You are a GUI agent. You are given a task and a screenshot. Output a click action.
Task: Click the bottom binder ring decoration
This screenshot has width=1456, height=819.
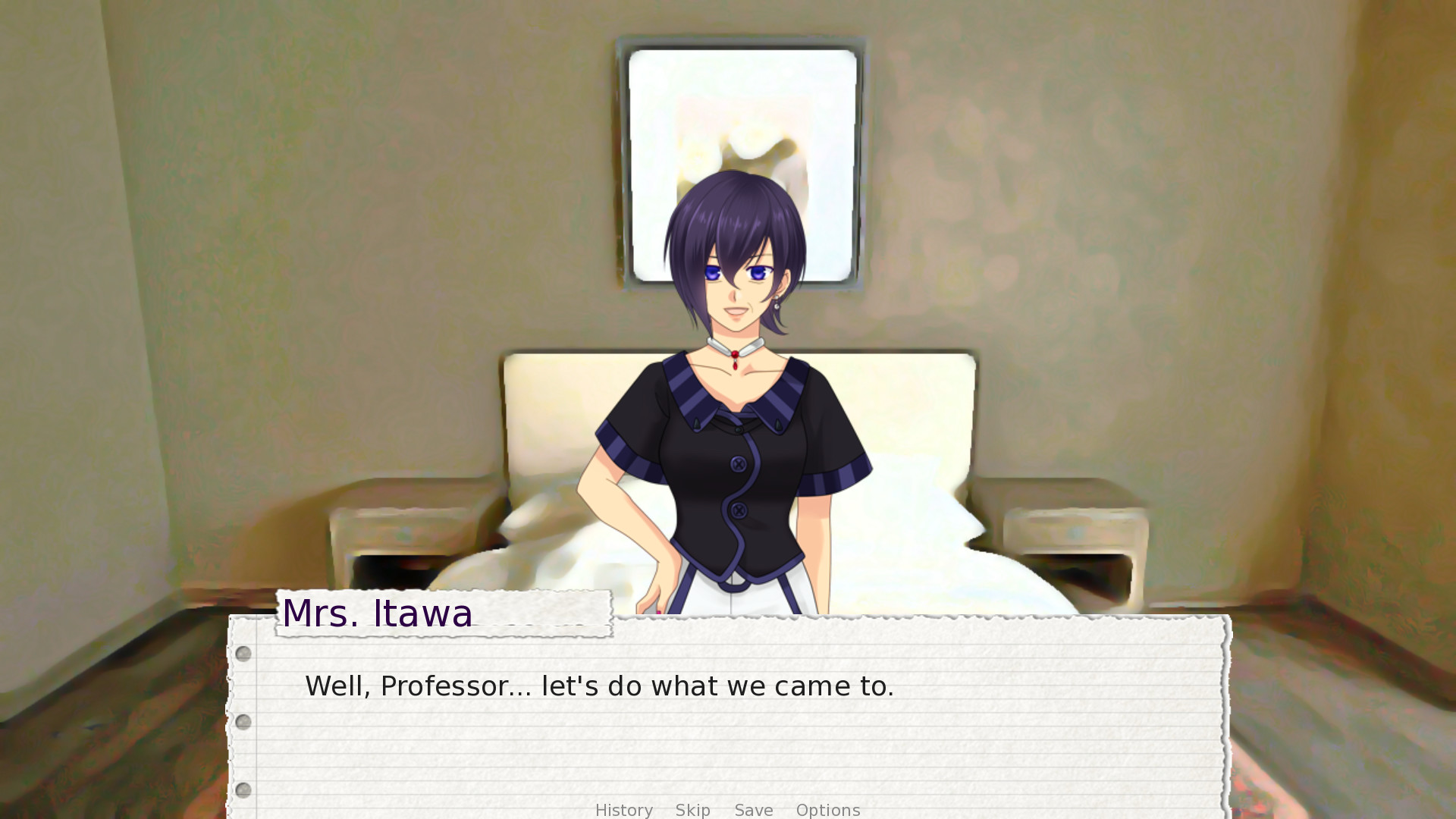[243, 790]
